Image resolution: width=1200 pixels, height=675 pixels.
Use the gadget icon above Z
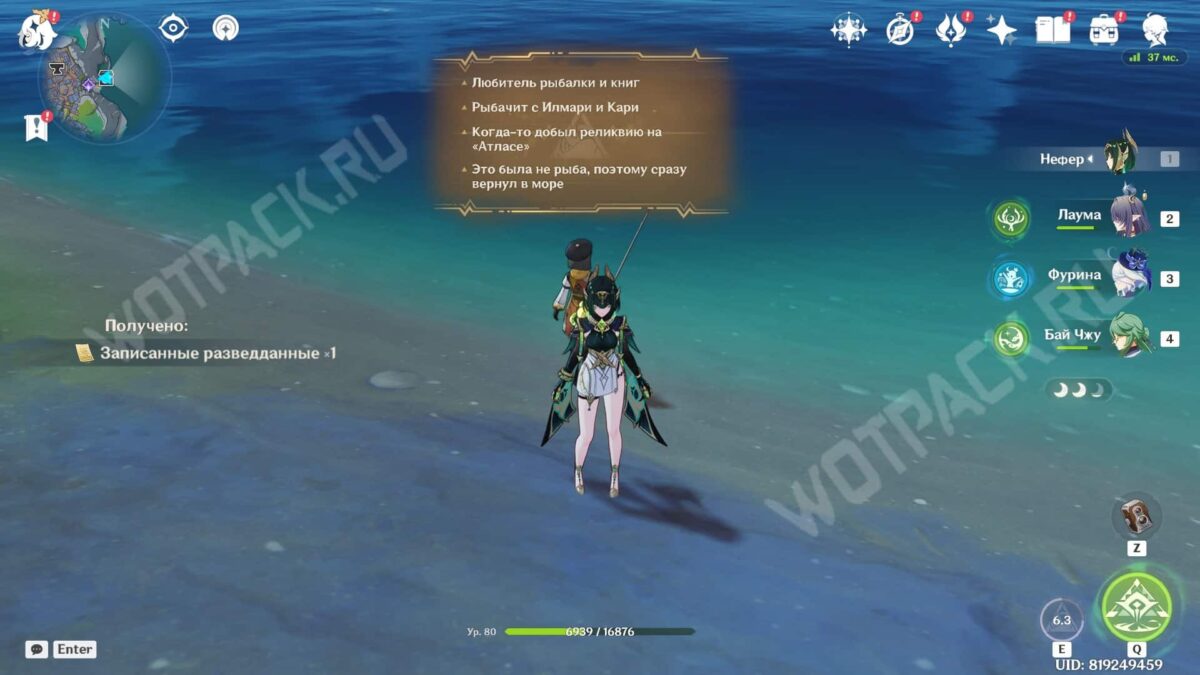point(1136,516)
